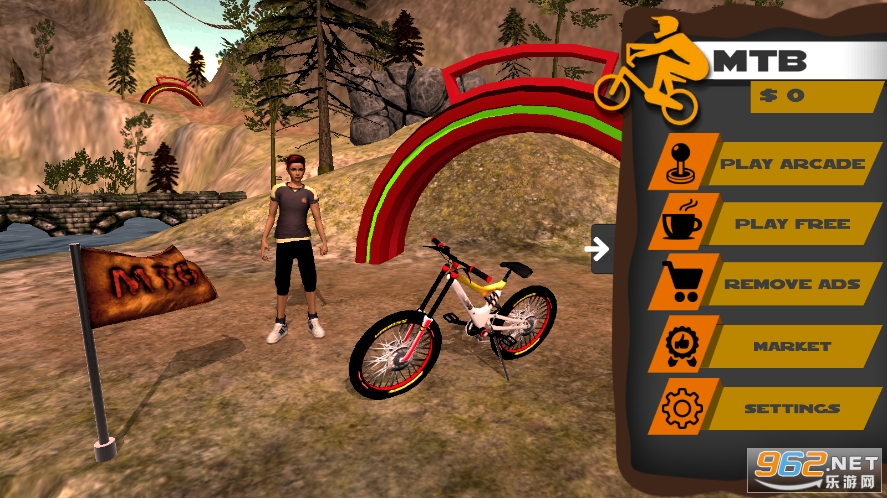Open the Settings menu
The image size is (887, 498).
point(792,408)
